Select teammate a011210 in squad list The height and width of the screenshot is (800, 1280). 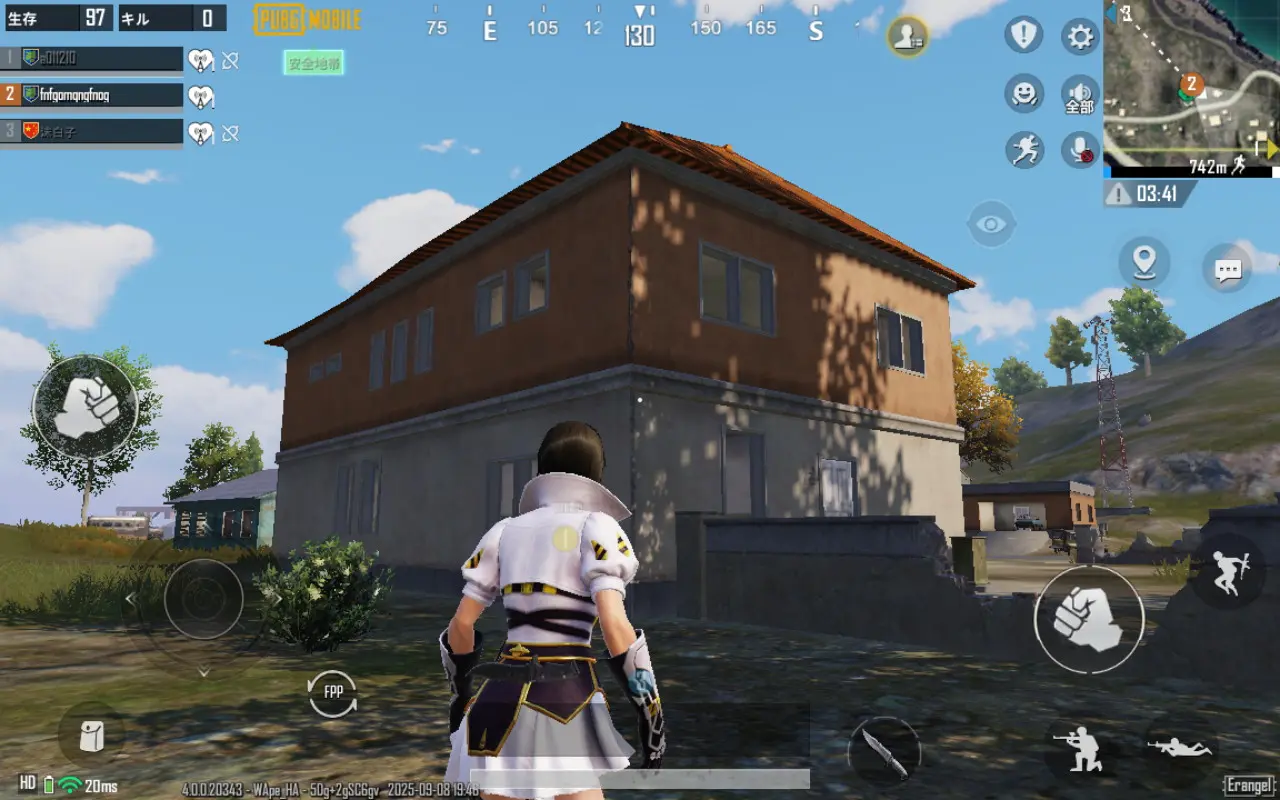click(90, 58)
